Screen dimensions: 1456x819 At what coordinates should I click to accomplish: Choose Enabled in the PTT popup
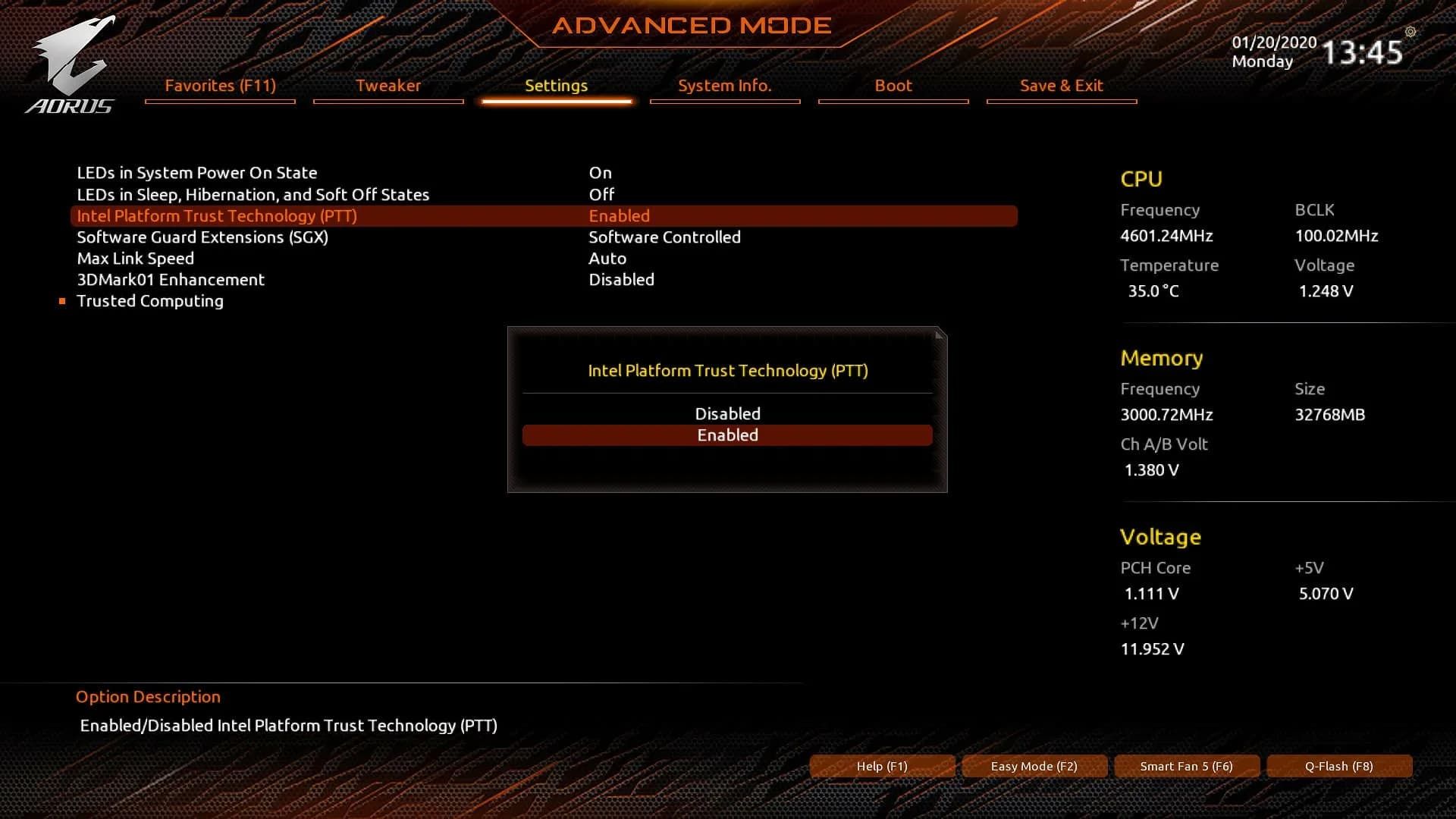tap(727, 435)
